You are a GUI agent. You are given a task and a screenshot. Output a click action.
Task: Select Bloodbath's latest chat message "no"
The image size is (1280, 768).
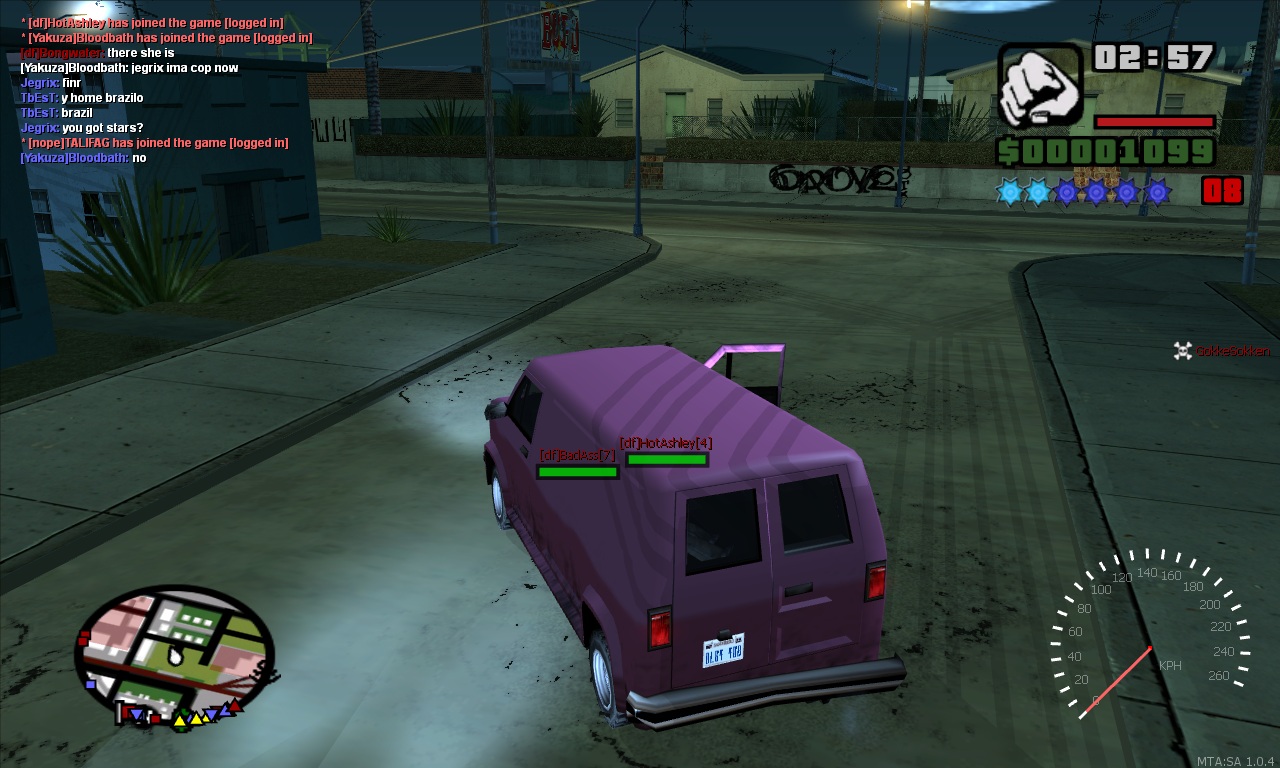click(139, 158)
